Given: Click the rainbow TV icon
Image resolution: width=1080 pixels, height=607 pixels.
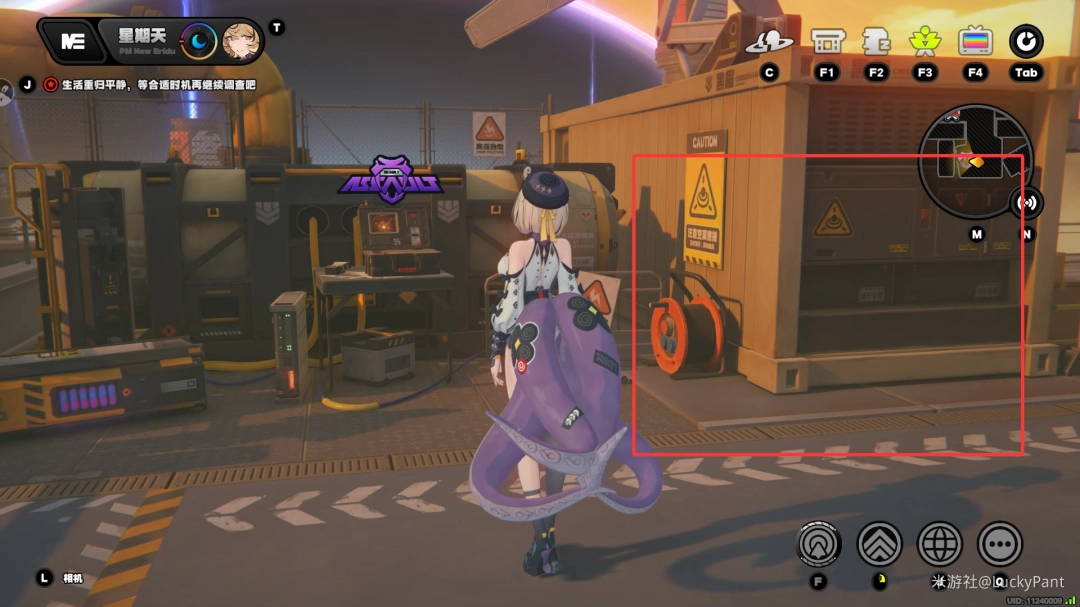Looking at the screenshot, I should 975,41.
